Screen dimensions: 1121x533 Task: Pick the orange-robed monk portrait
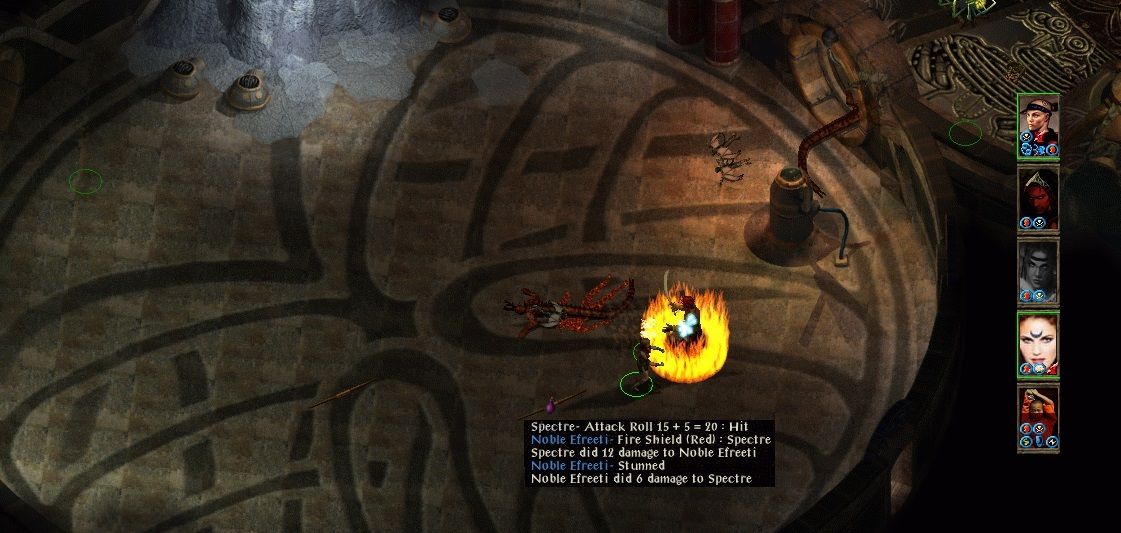[1038, 411]
